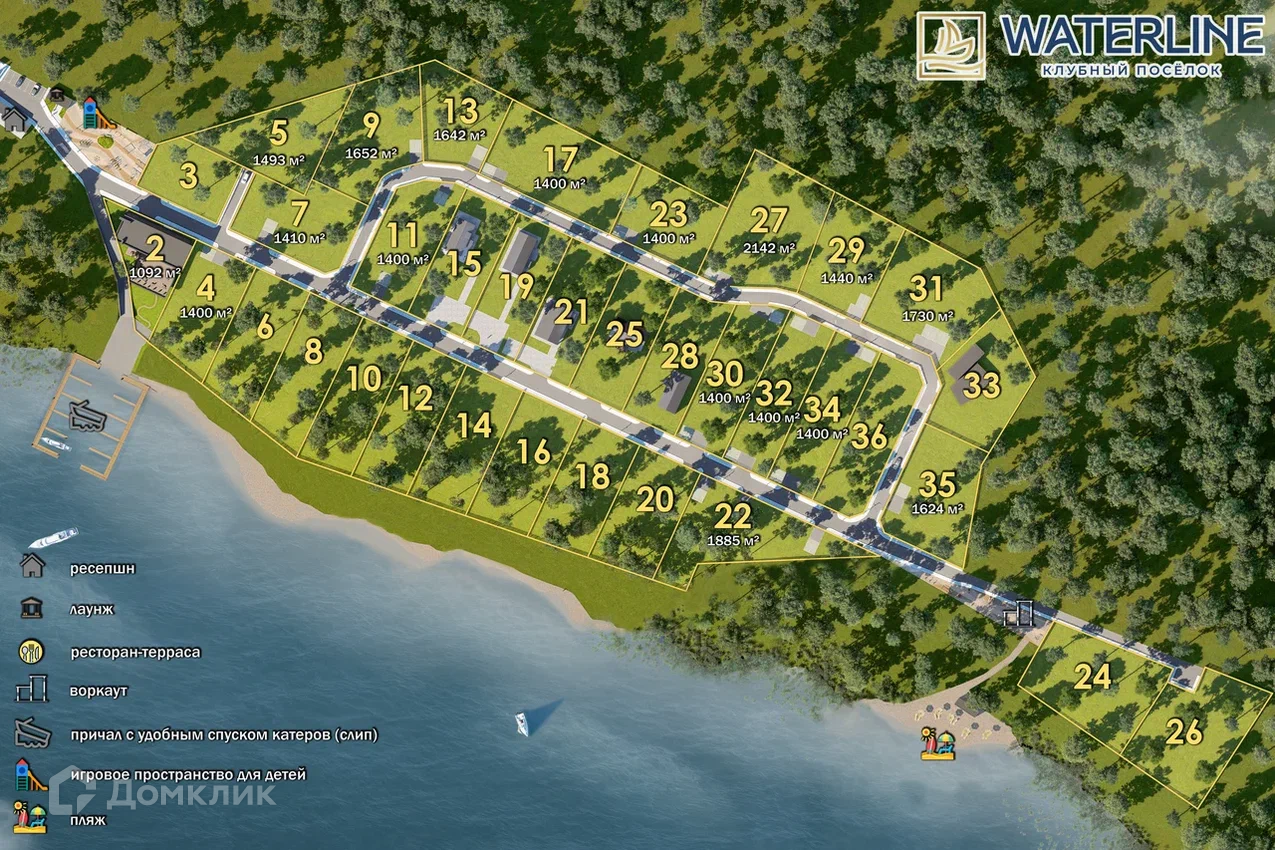
Task: Select the children's play space legend entry
Action: click(x=188, y=774)
